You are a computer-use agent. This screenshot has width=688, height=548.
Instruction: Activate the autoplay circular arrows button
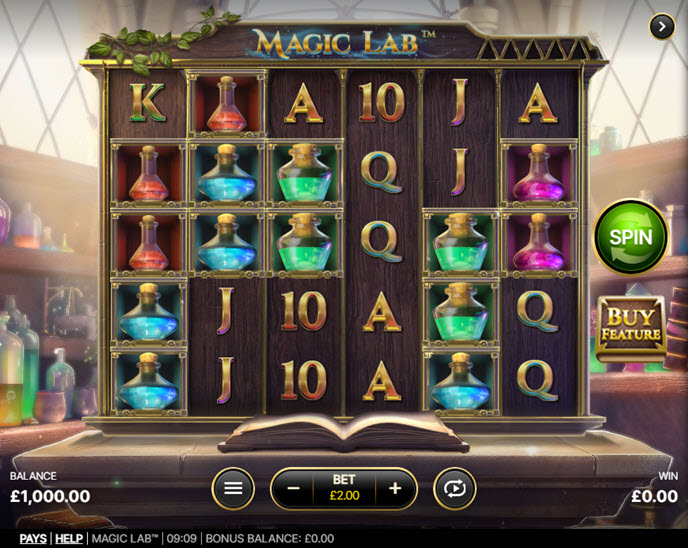pos(454,488)
